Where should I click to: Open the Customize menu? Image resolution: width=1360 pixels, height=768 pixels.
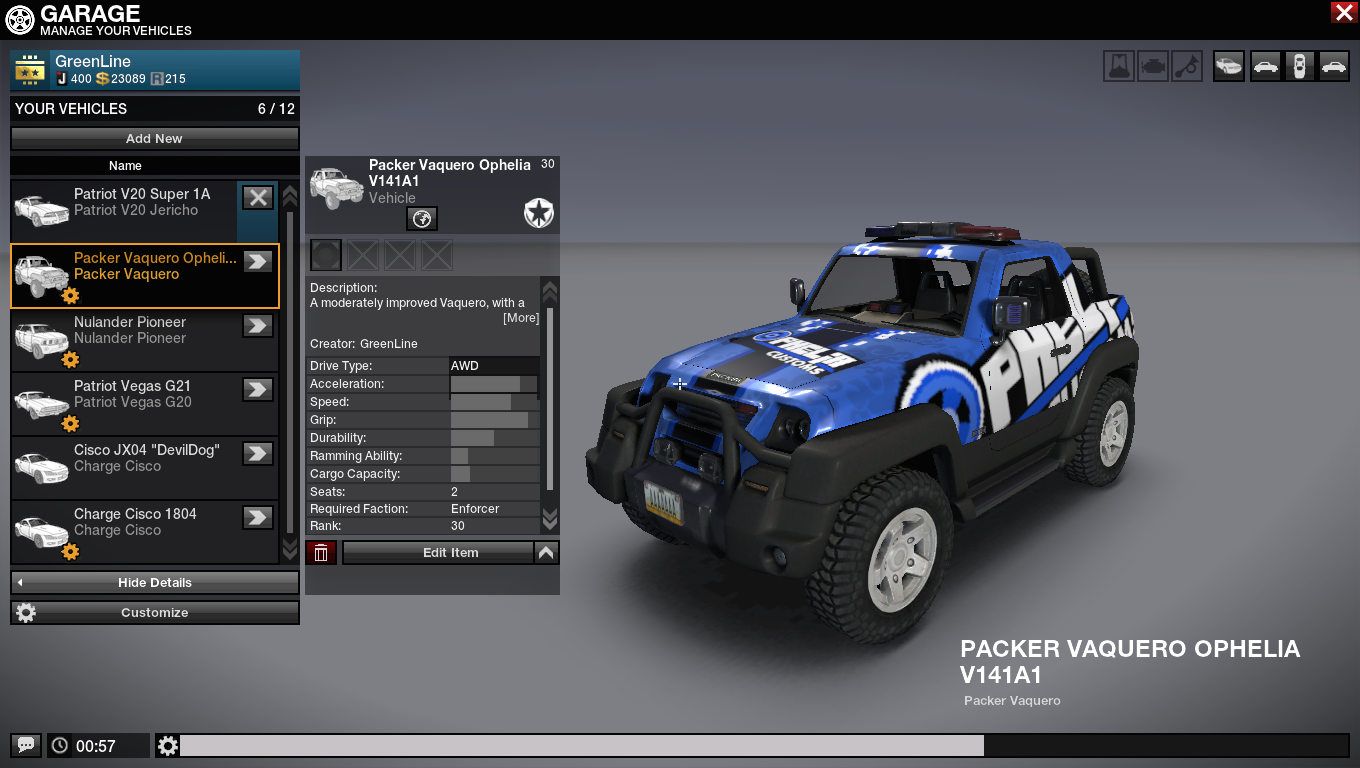155,613
